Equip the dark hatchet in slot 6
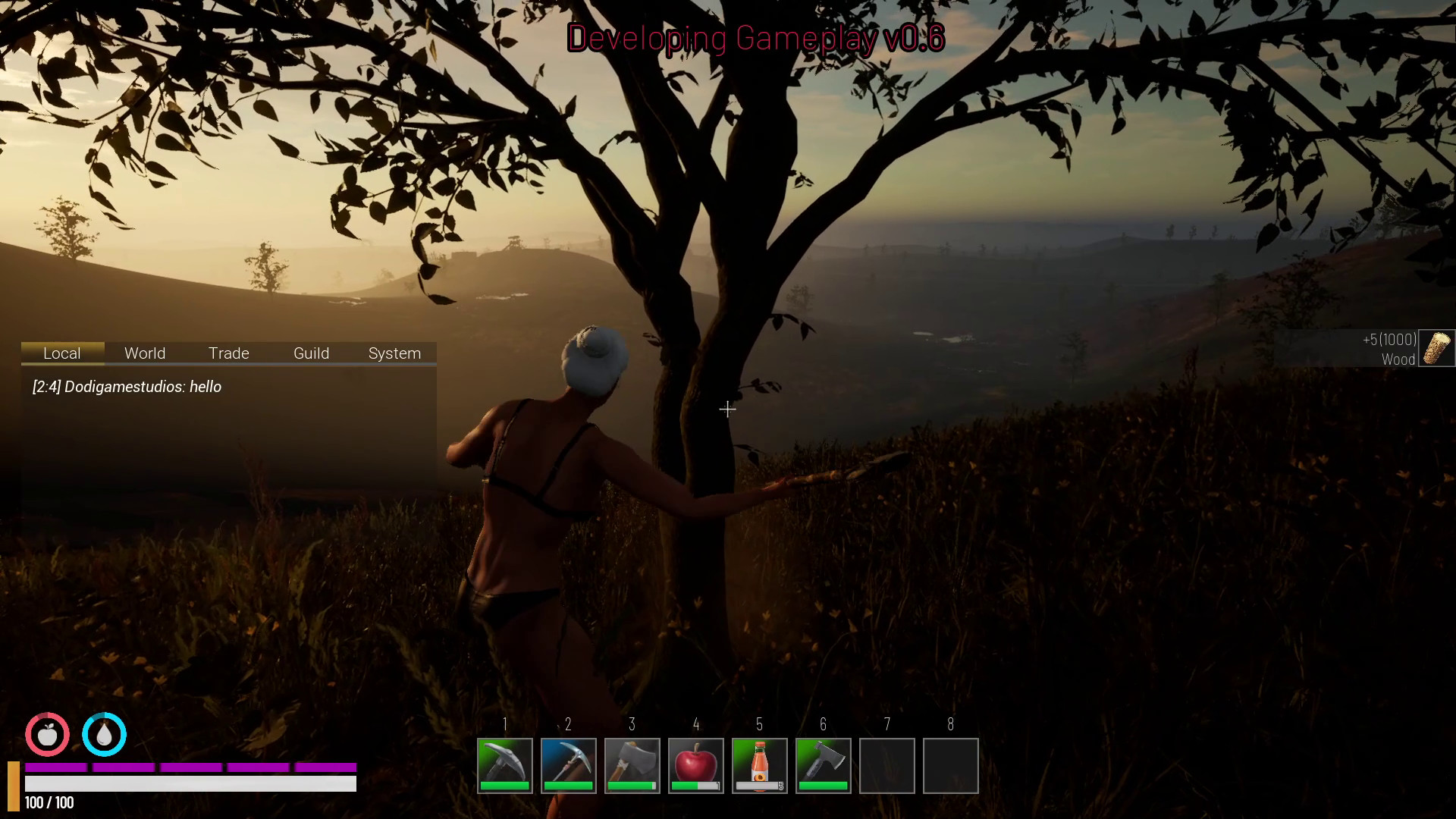 click(x=824, y=765)
